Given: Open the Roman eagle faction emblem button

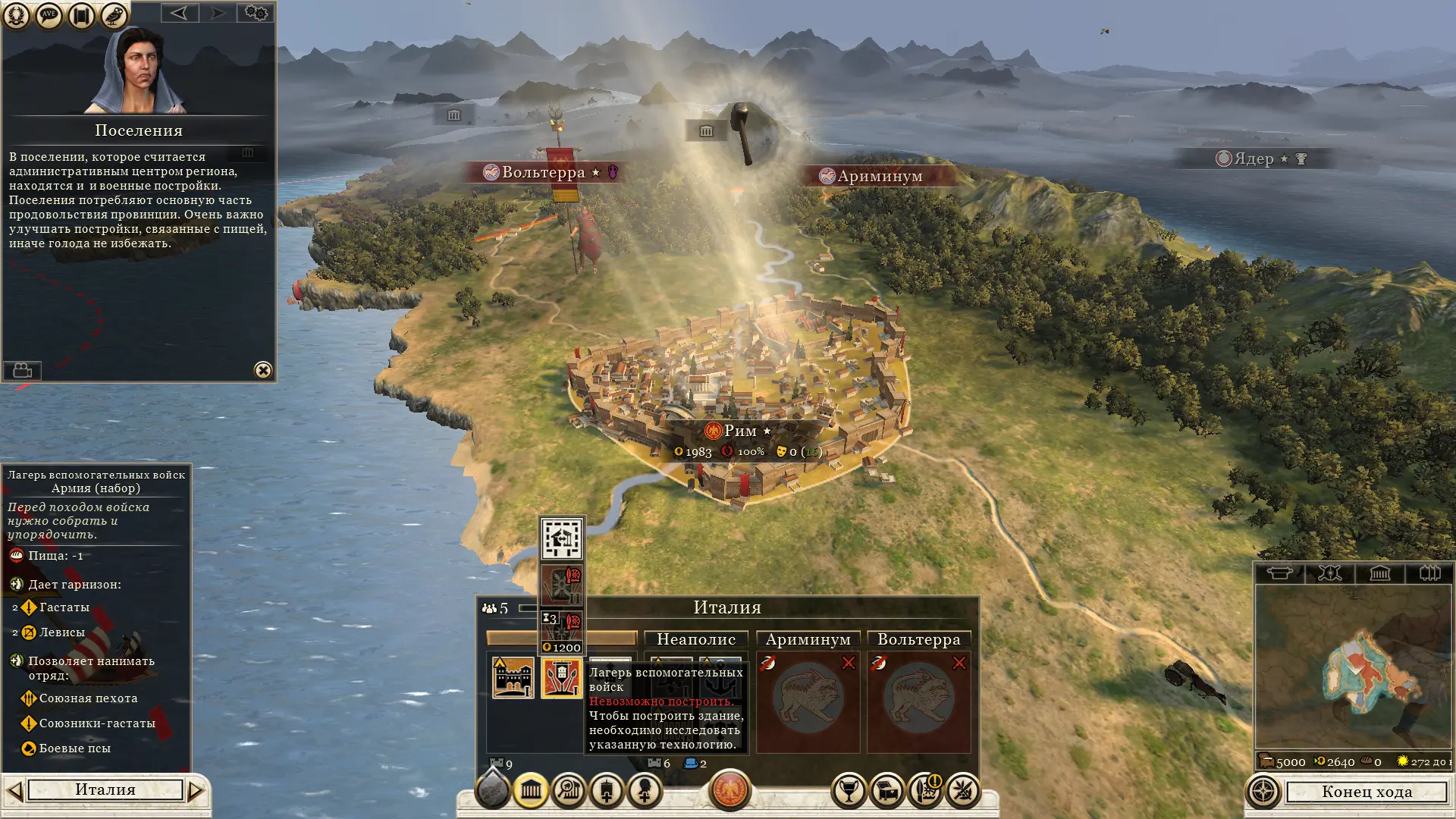Looking at the screenshot, I should [x=730, y=789].
